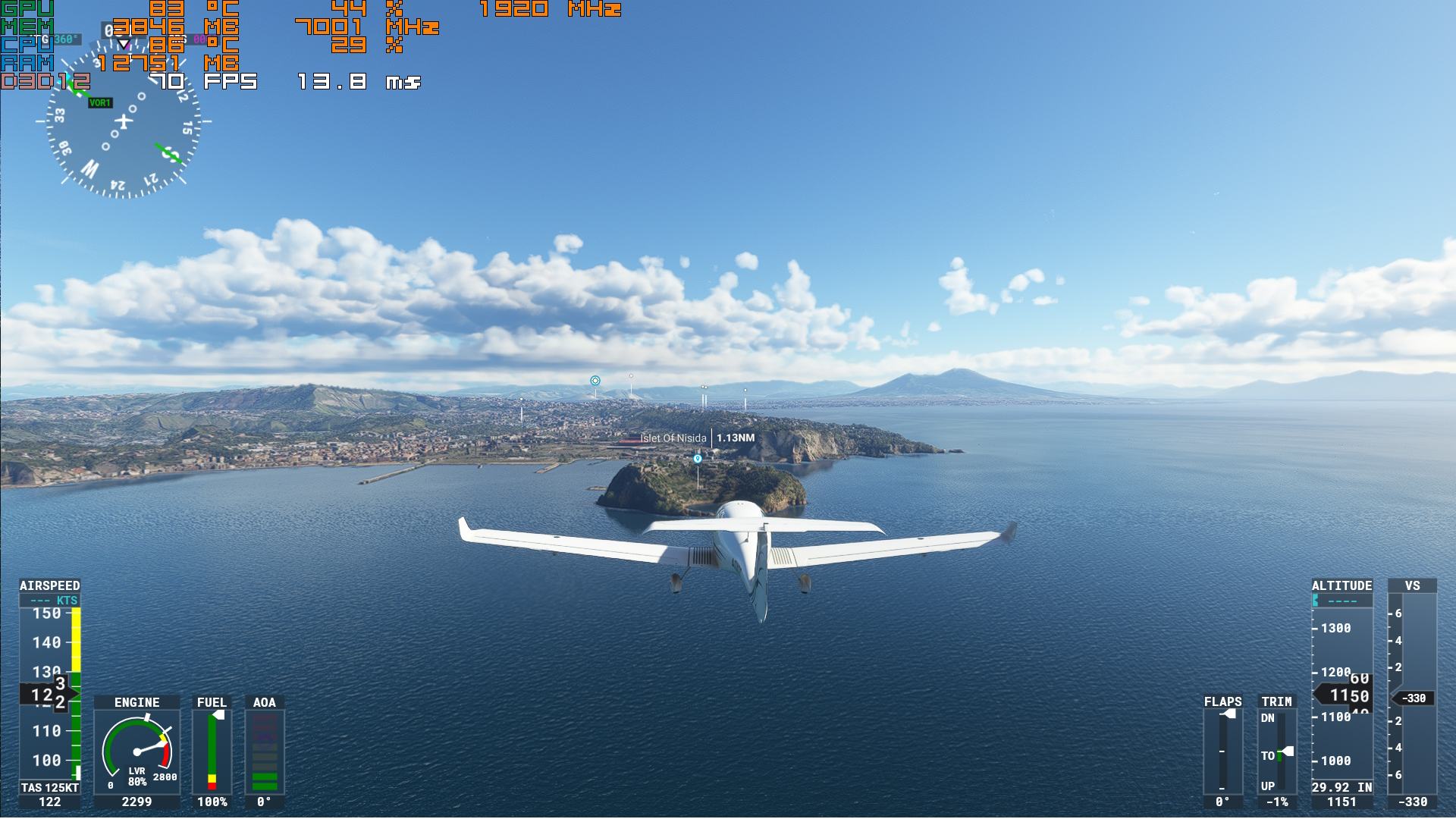Screen dimensions: 1456x819
Task: Click the TRIM position indicator
Action: (x=1278, y=752)
